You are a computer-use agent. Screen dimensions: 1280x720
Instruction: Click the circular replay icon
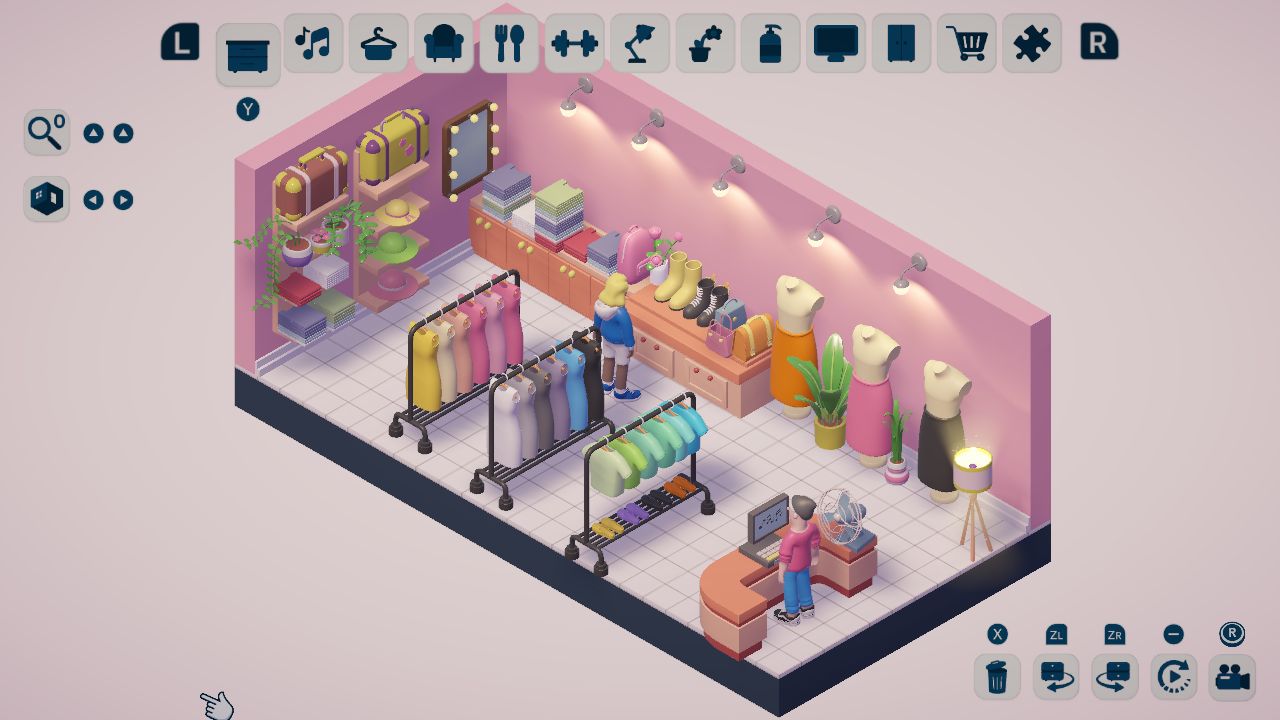(x=1173, y=677)
